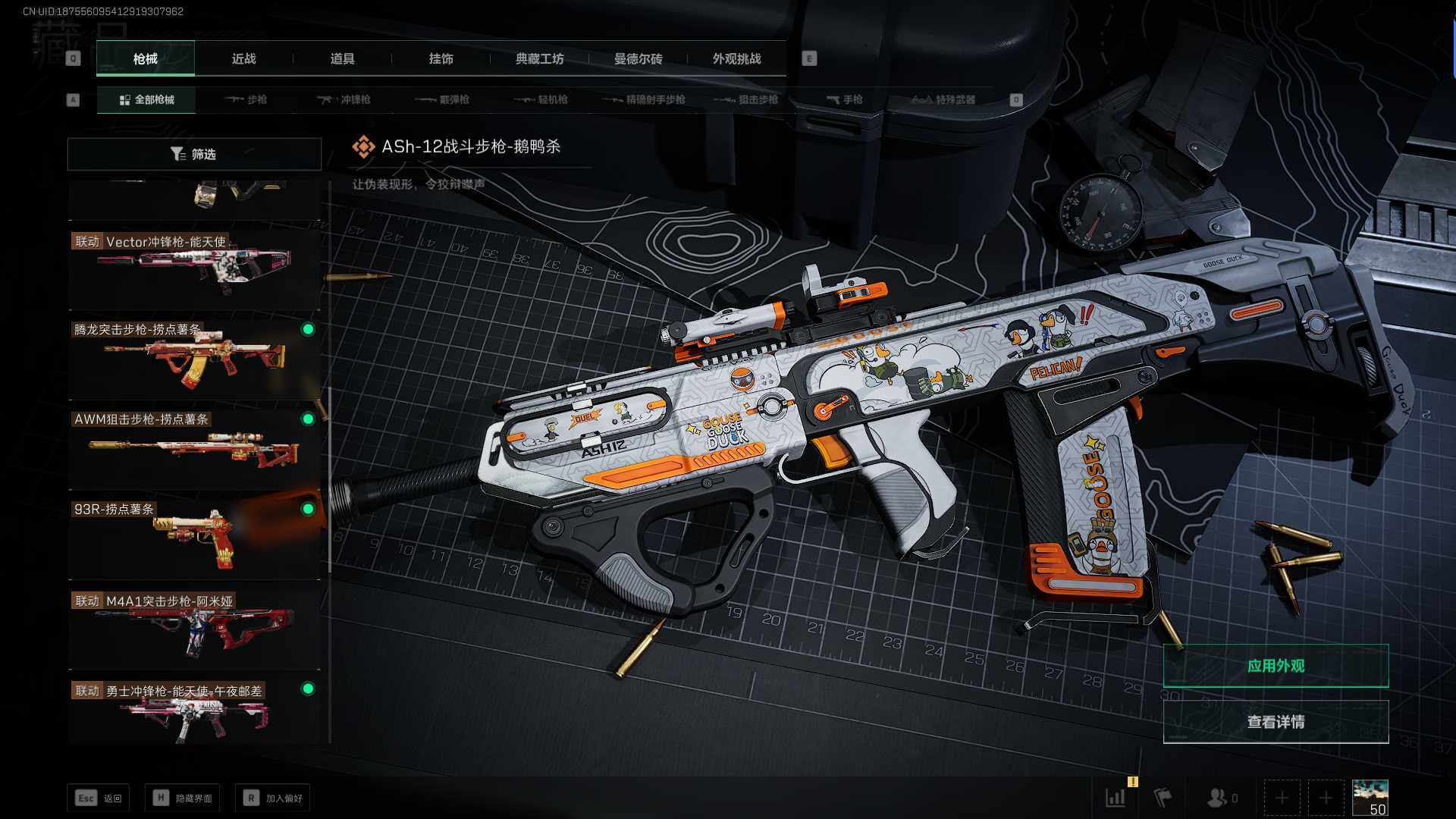This screenshot has width=1456, height=819.
Task: Switch to the 外观挑战 tab
Action: click(x=736, y=59)
